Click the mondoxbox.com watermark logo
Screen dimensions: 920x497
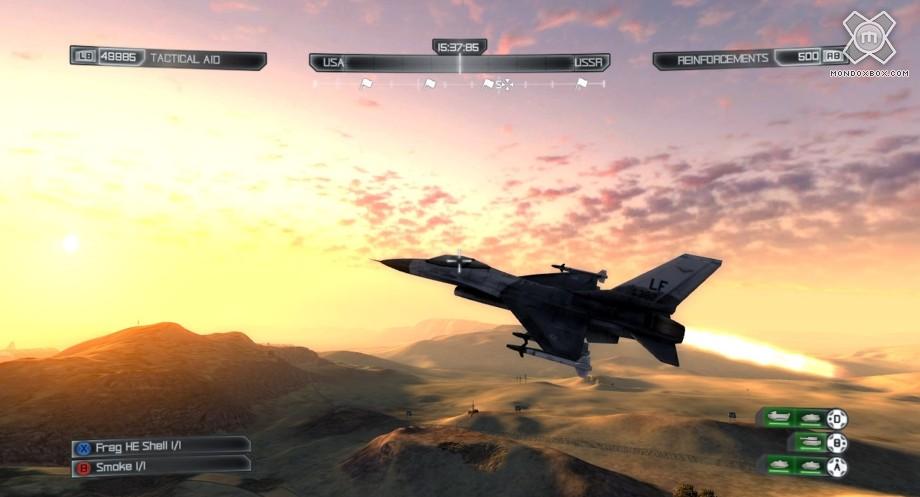(868, 40)
